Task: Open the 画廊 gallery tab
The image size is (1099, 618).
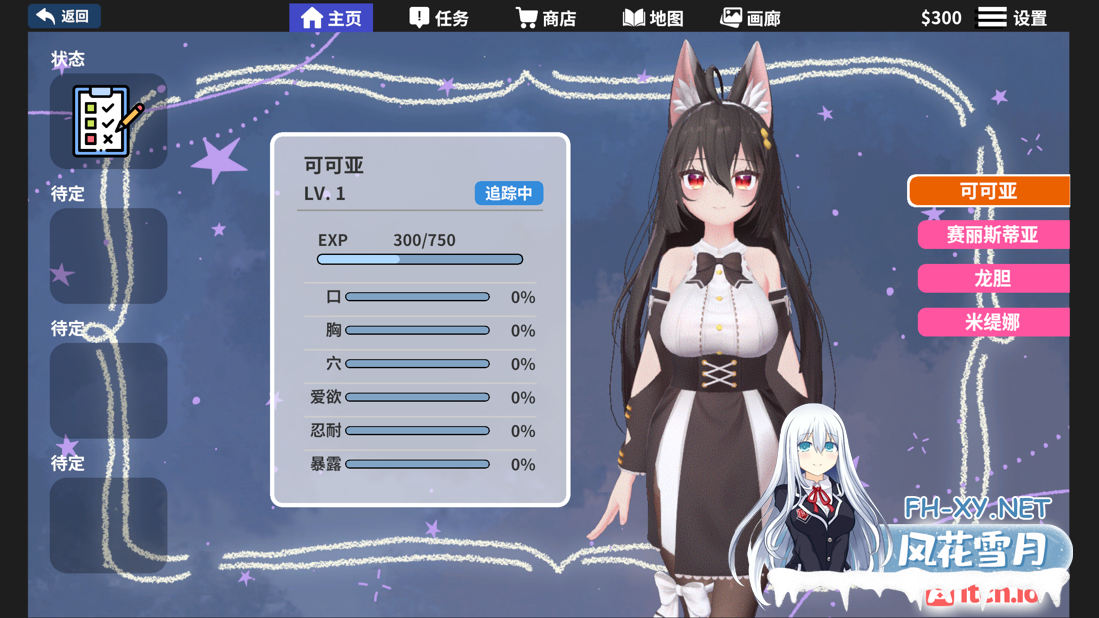Action: coord(750,18)
